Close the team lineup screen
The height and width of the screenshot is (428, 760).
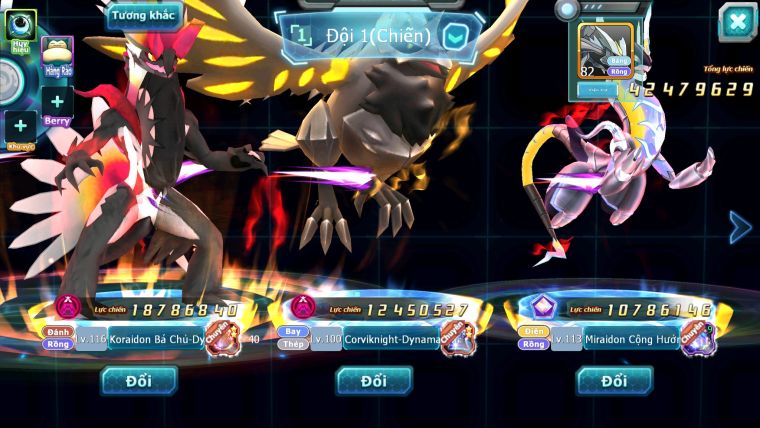click(x=737, y=22)
